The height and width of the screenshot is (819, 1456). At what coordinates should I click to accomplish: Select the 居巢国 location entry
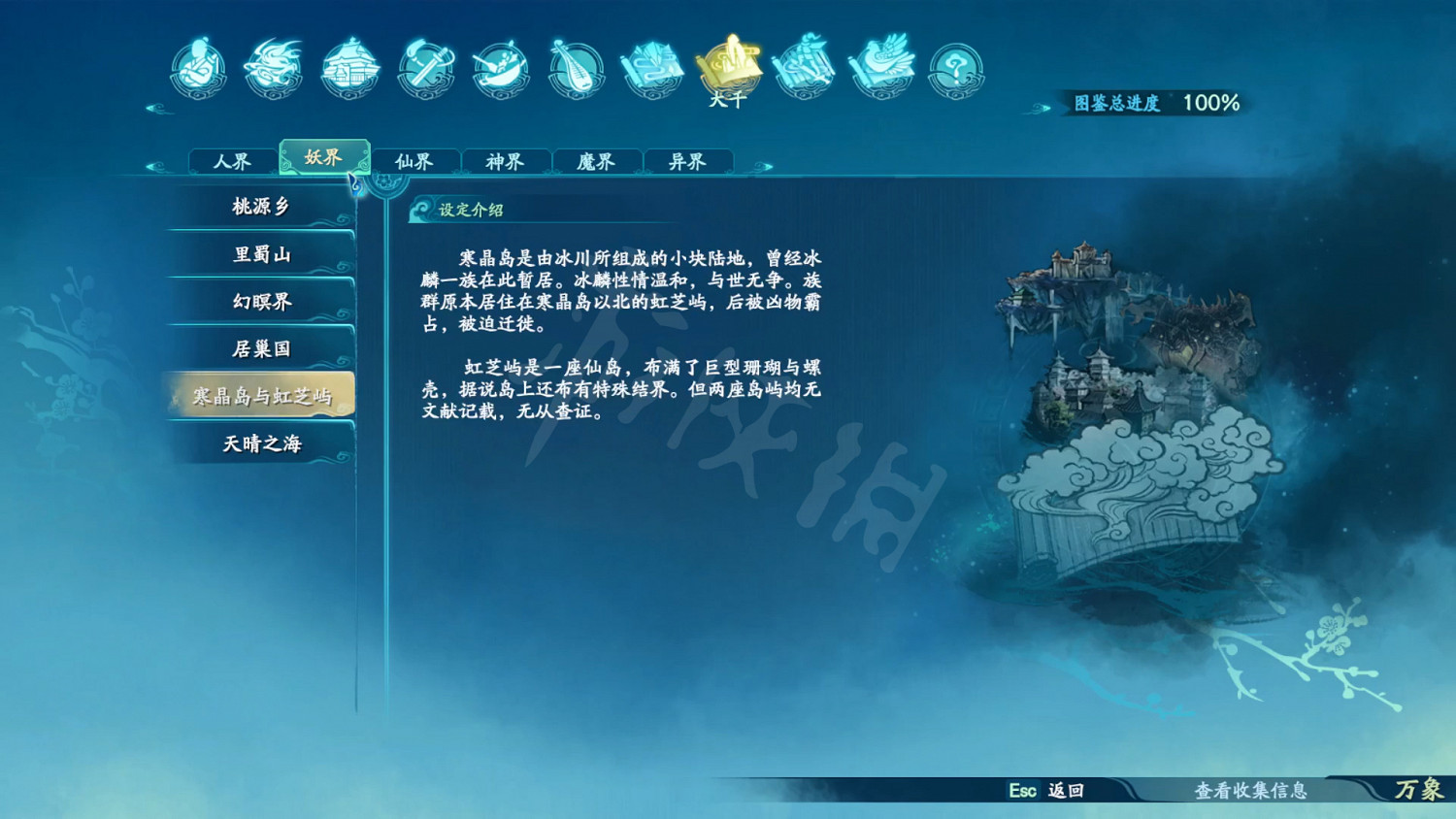tap(260, 347)
